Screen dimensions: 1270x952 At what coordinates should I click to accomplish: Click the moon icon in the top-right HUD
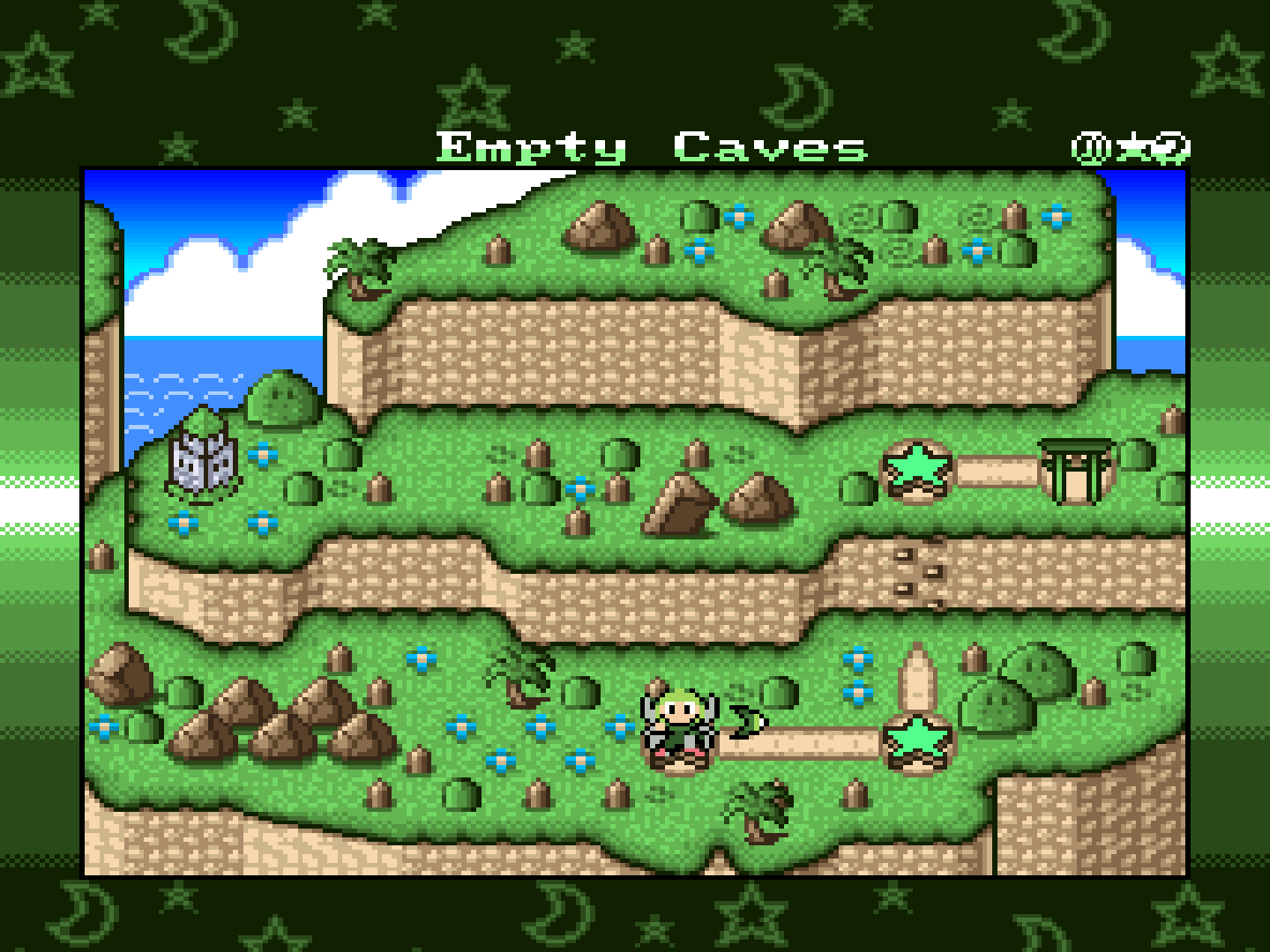(x=1173, y=146)
